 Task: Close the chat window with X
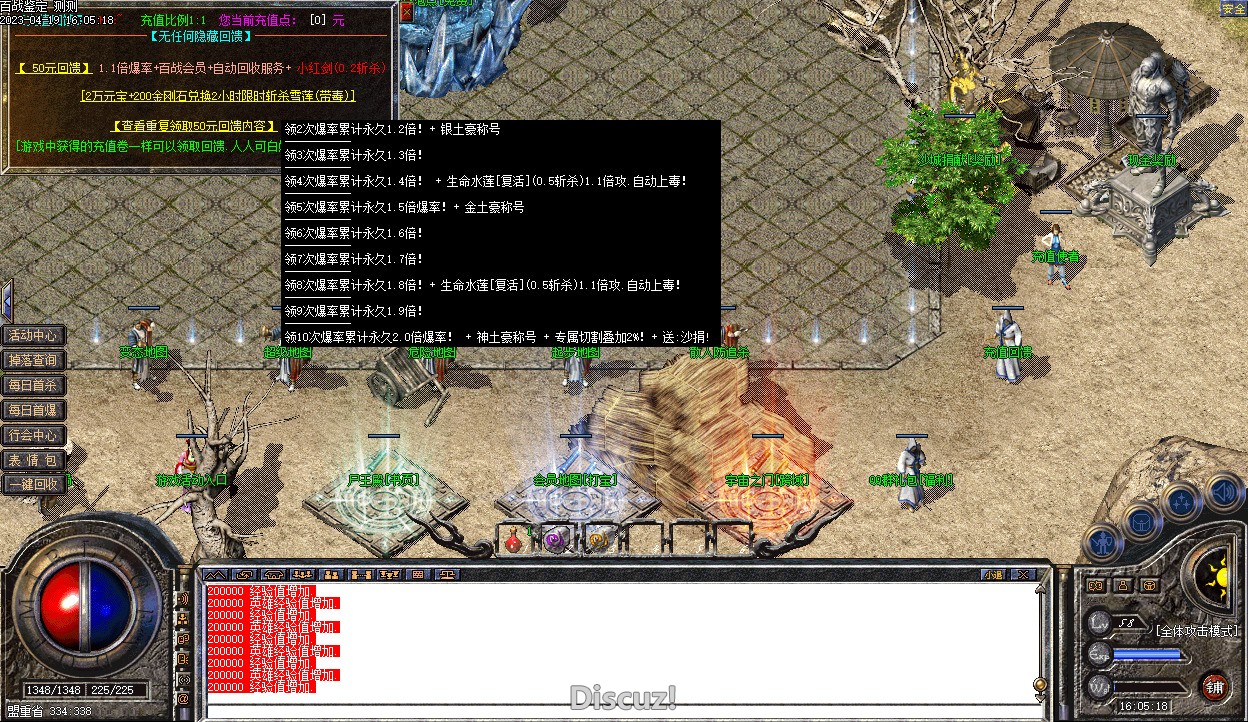point(1021,575)
